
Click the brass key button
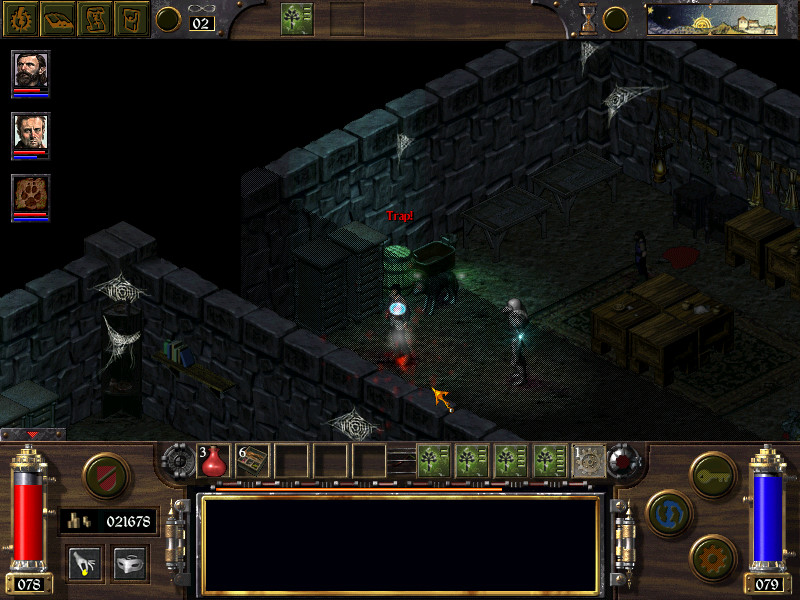pos(714,472)
